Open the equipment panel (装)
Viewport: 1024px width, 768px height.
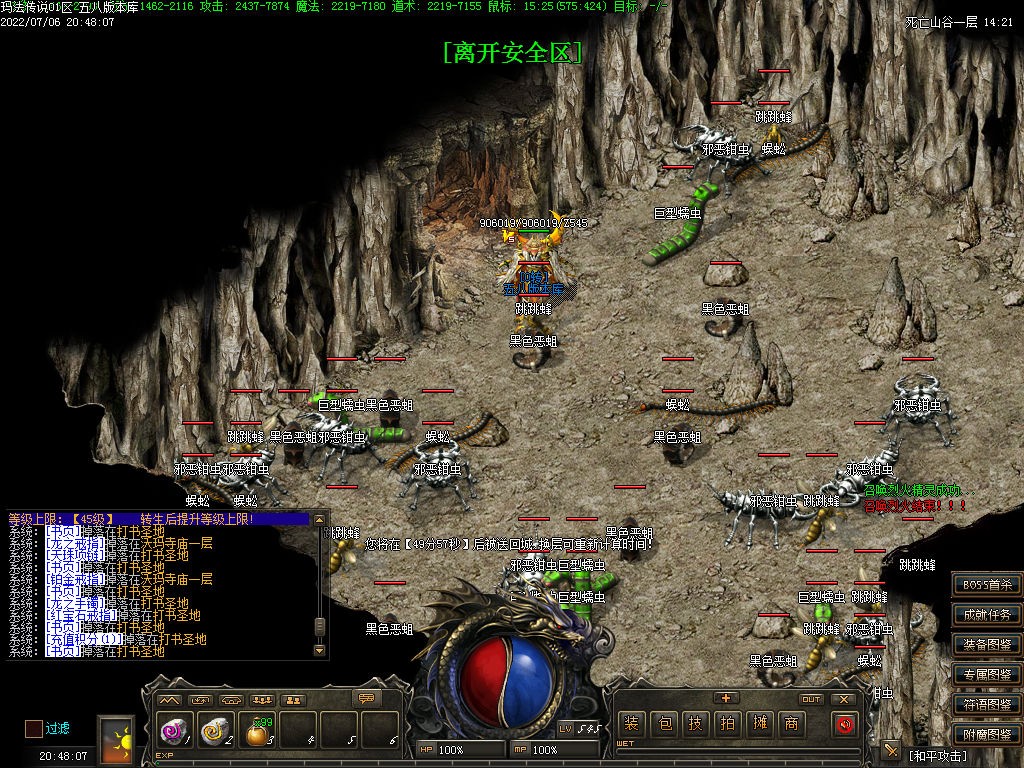coord(630,724)
